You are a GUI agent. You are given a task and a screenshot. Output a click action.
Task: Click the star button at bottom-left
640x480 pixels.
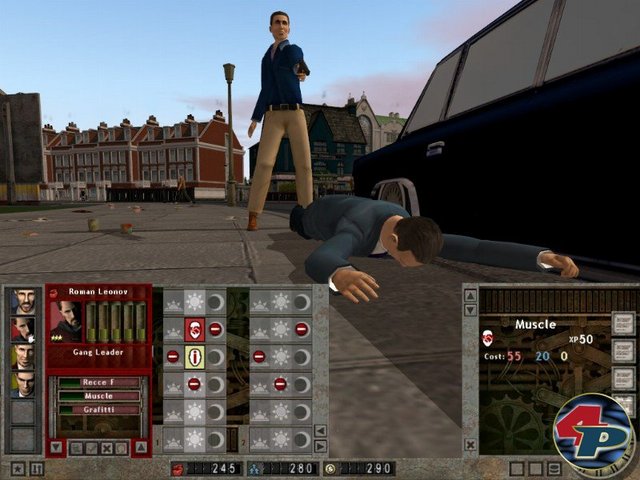[18, 468]
